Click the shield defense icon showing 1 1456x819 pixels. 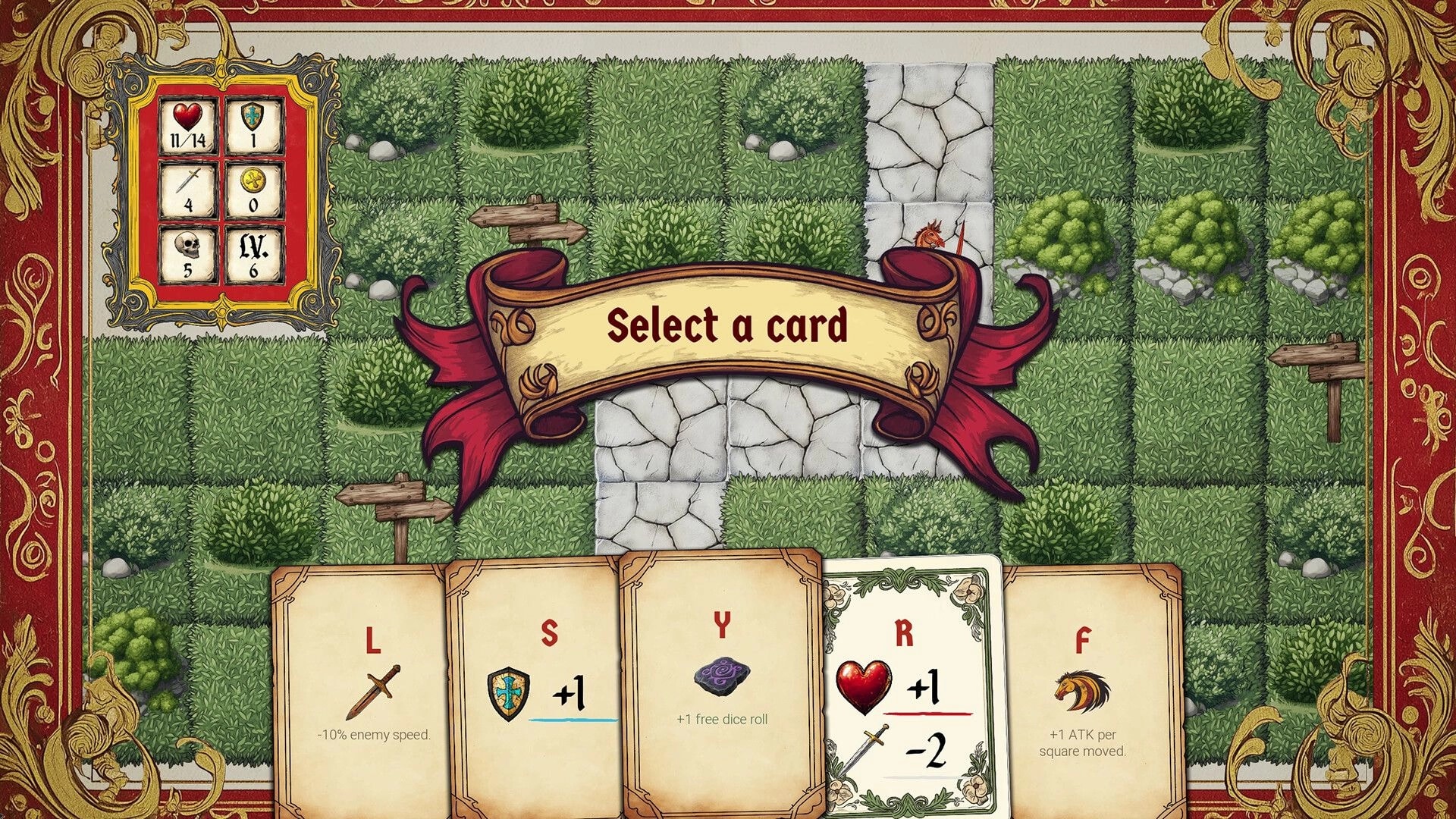click(x=256, y=123)
